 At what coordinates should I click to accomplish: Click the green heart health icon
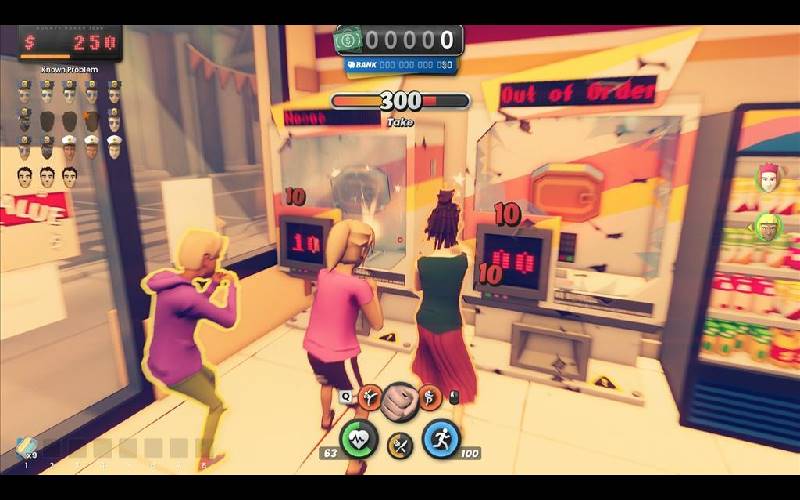pos(359,438)
